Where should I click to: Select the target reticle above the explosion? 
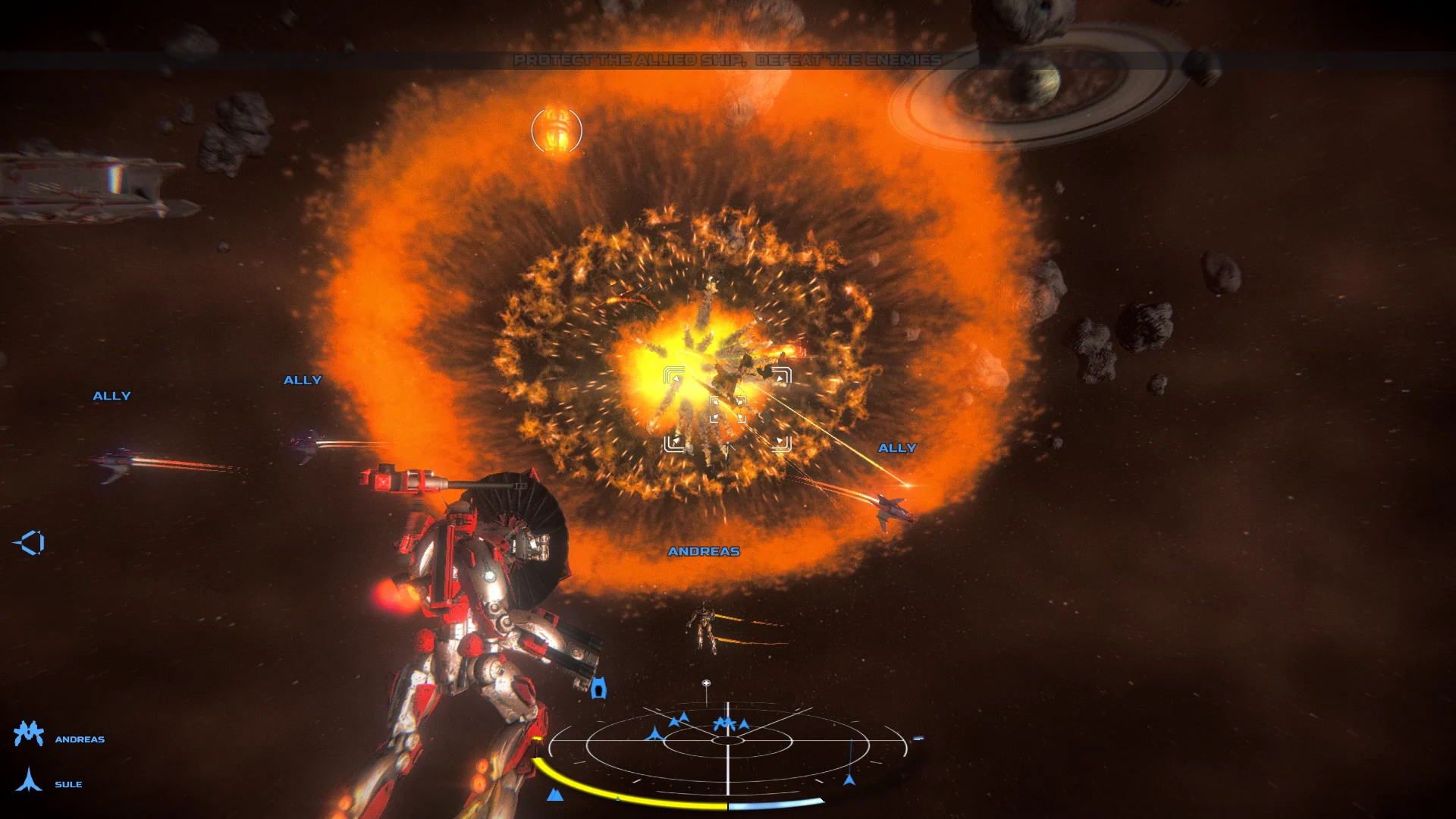(558, 130)
